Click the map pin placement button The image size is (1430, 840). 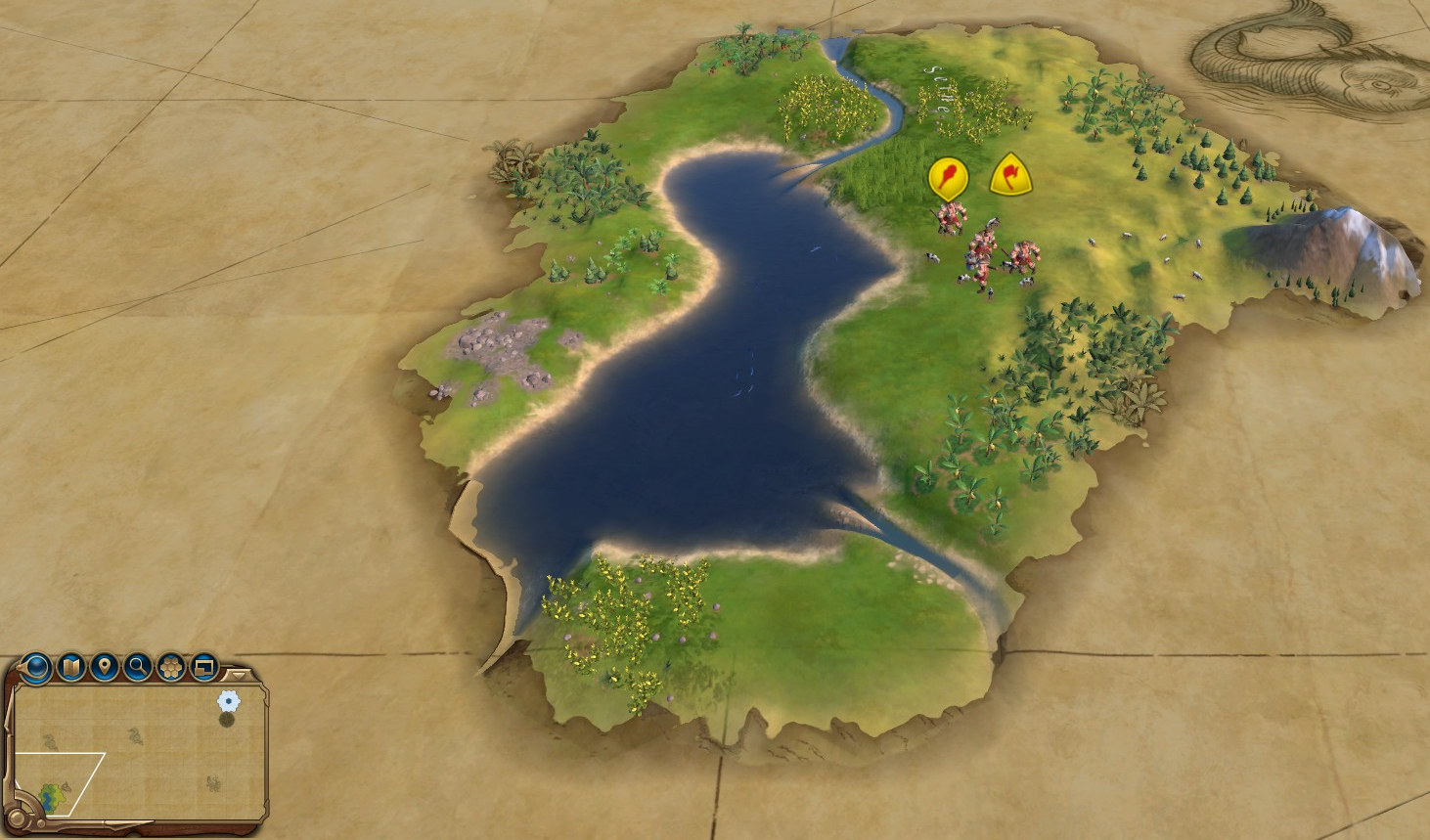(x=104, y=668)
